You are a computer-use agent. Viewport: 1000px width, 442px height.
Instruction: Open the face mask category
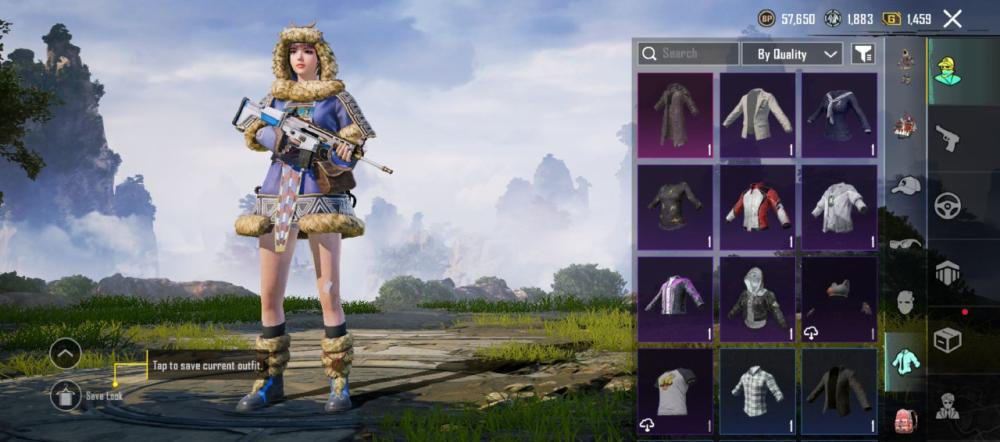point(906,302)
